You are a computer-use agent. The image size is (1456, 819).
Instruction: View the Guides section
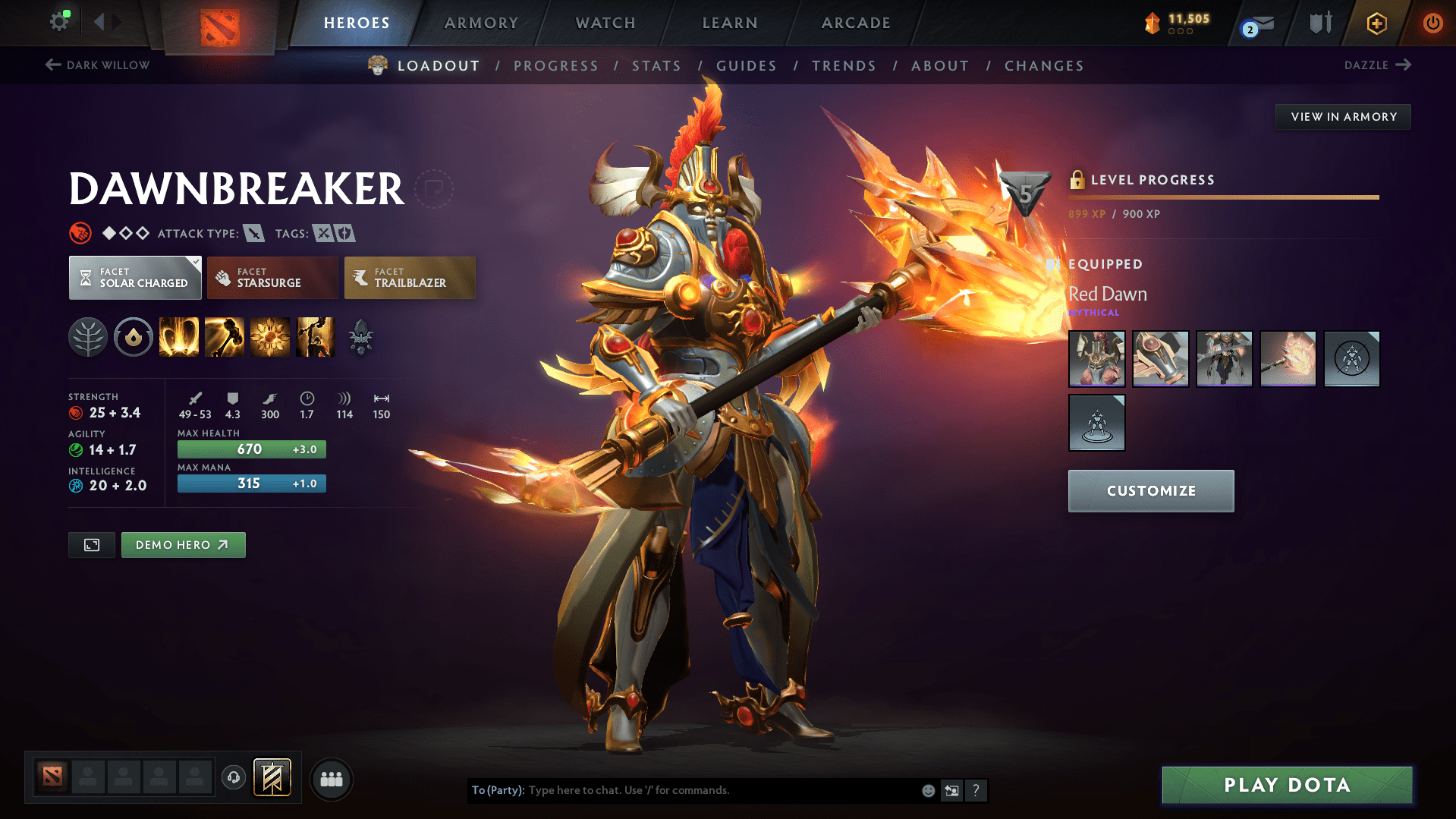pyautogui.click(x=747, y=66)
